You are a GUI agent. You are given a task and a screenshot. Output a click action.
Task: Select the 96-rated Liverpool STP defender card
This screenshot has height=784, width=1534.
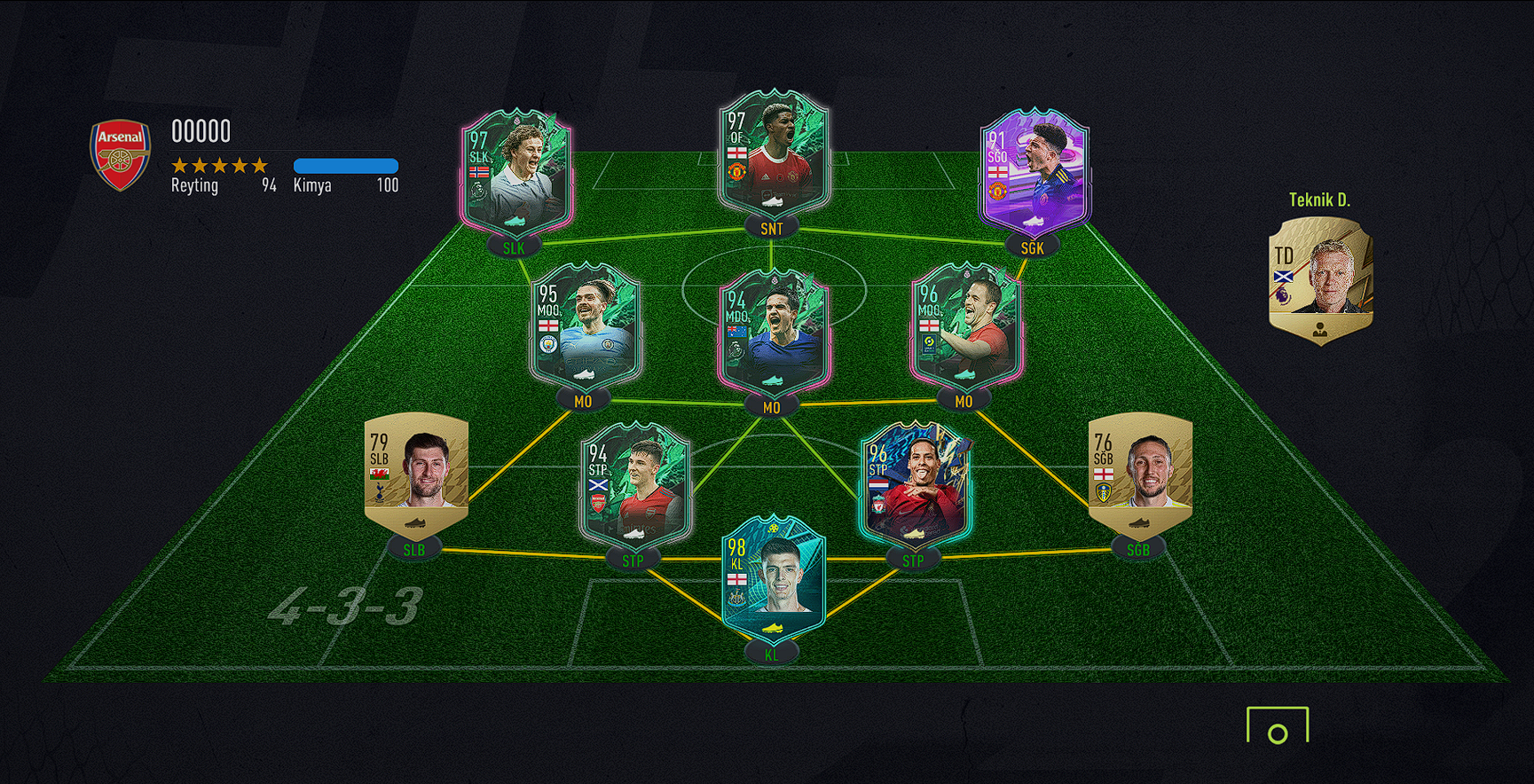(x=915, y=483)
